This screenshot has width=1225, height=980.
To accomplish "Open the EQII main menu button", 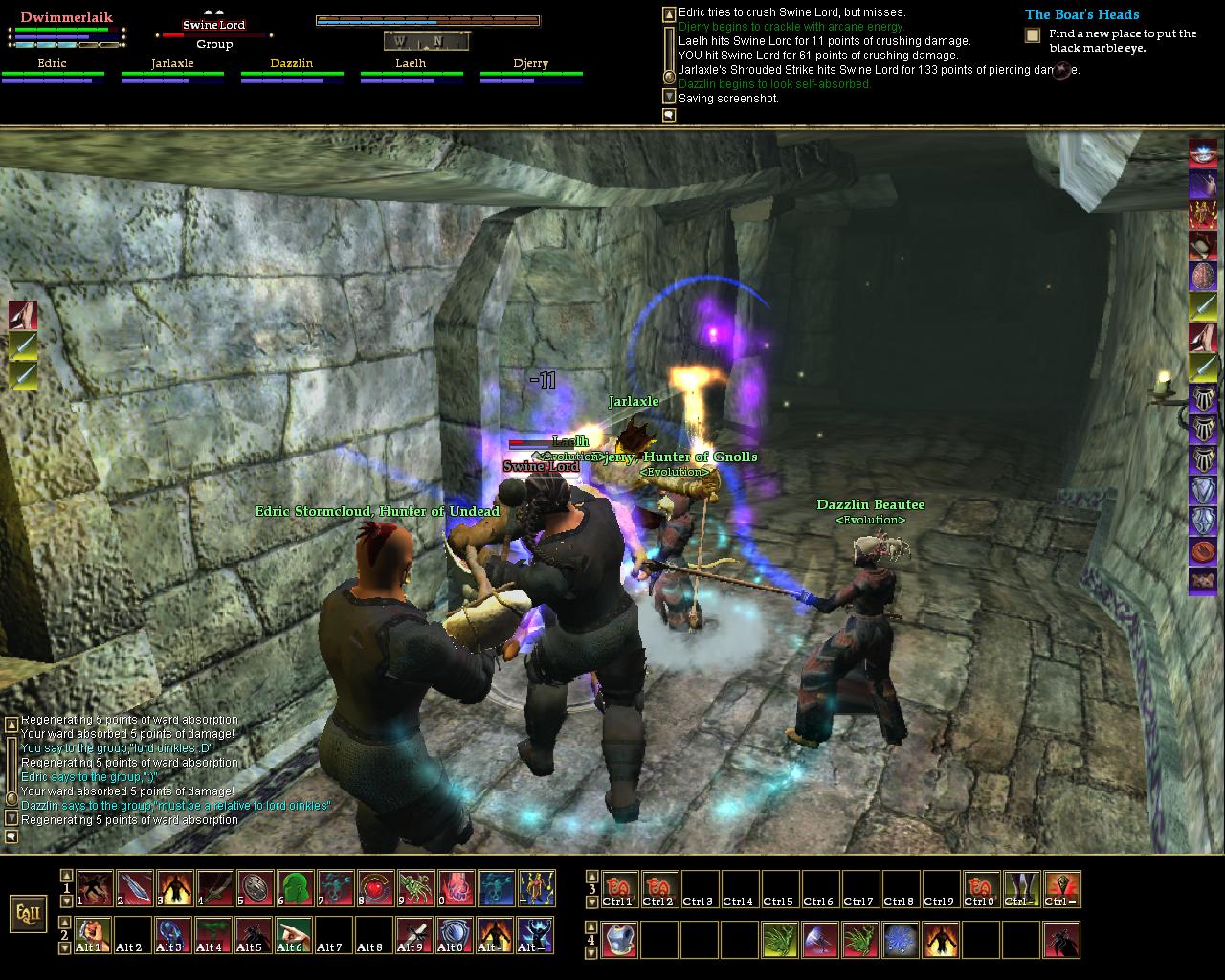I will [28, 912].
